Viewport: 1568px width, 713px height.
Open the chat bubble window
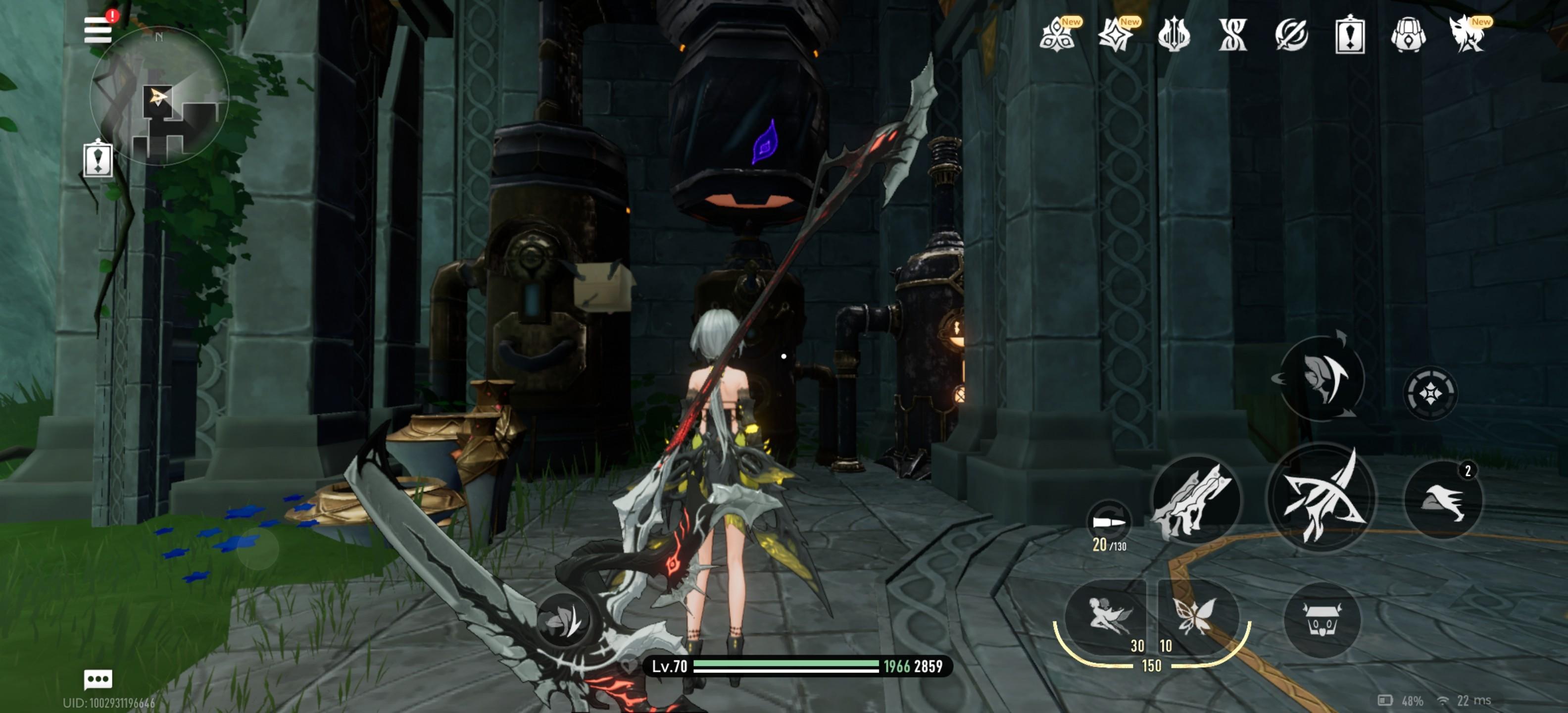pyautogui.click(x=98, y=678)
